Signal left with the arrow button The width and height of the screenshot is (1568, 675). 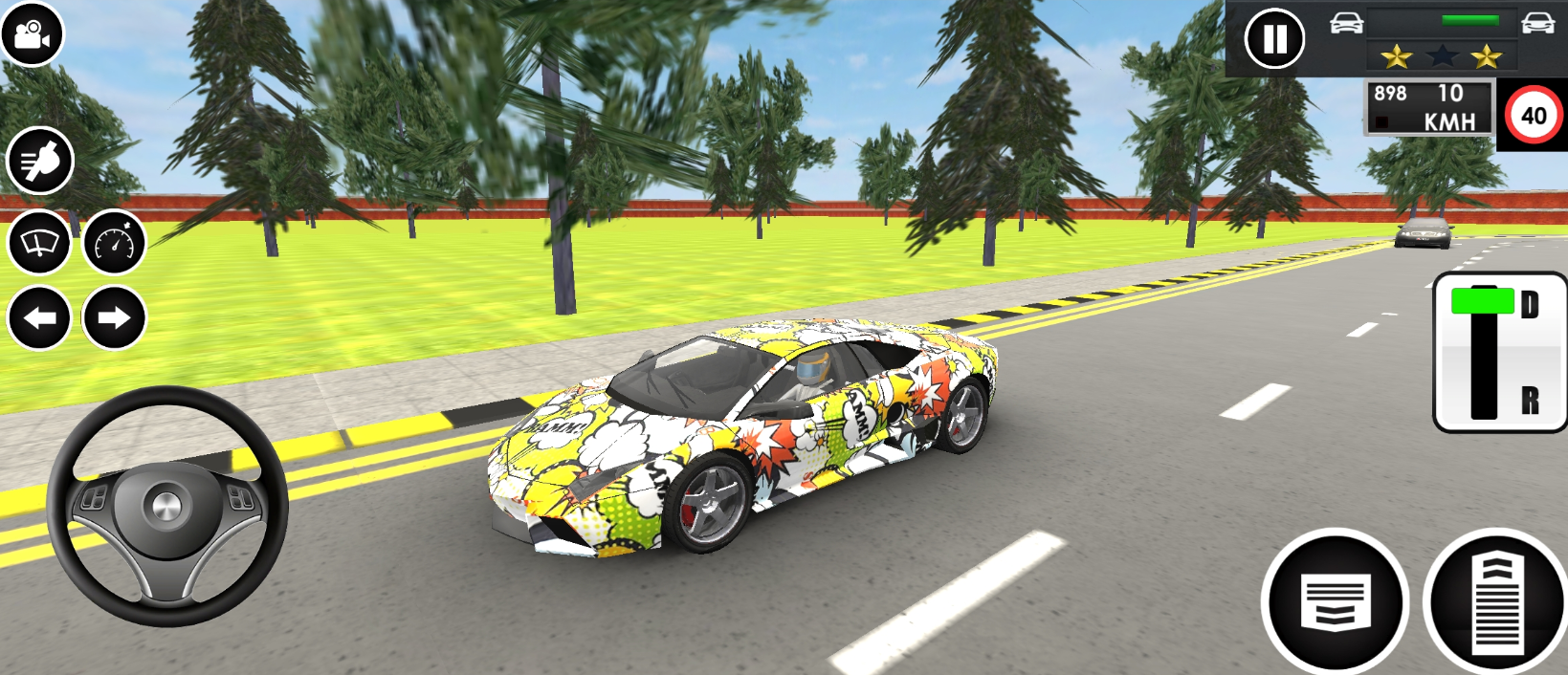[39, 317]
